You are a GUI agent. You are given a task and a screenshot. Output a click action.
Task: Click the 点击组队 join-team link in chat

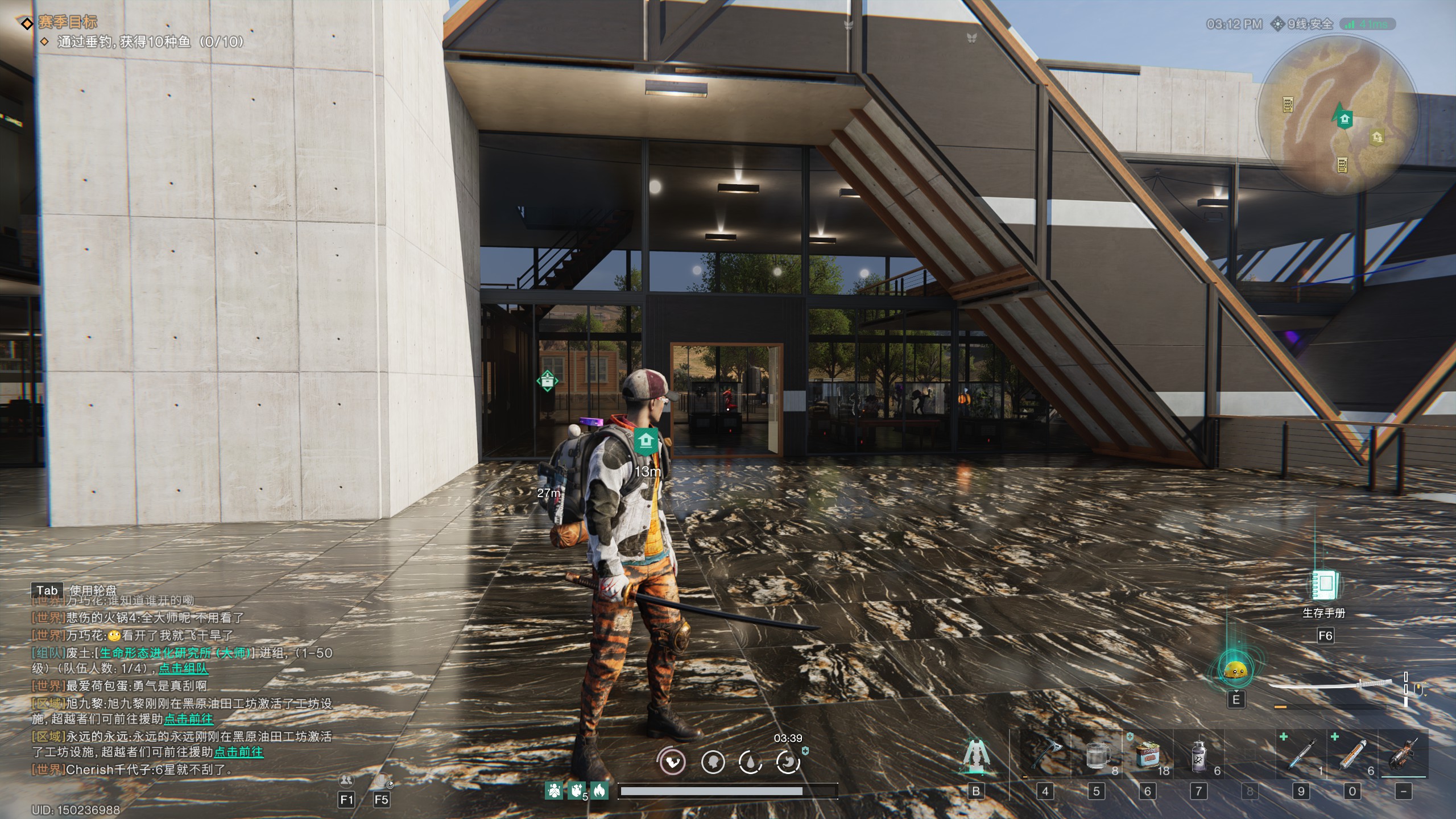pos(183,669)
